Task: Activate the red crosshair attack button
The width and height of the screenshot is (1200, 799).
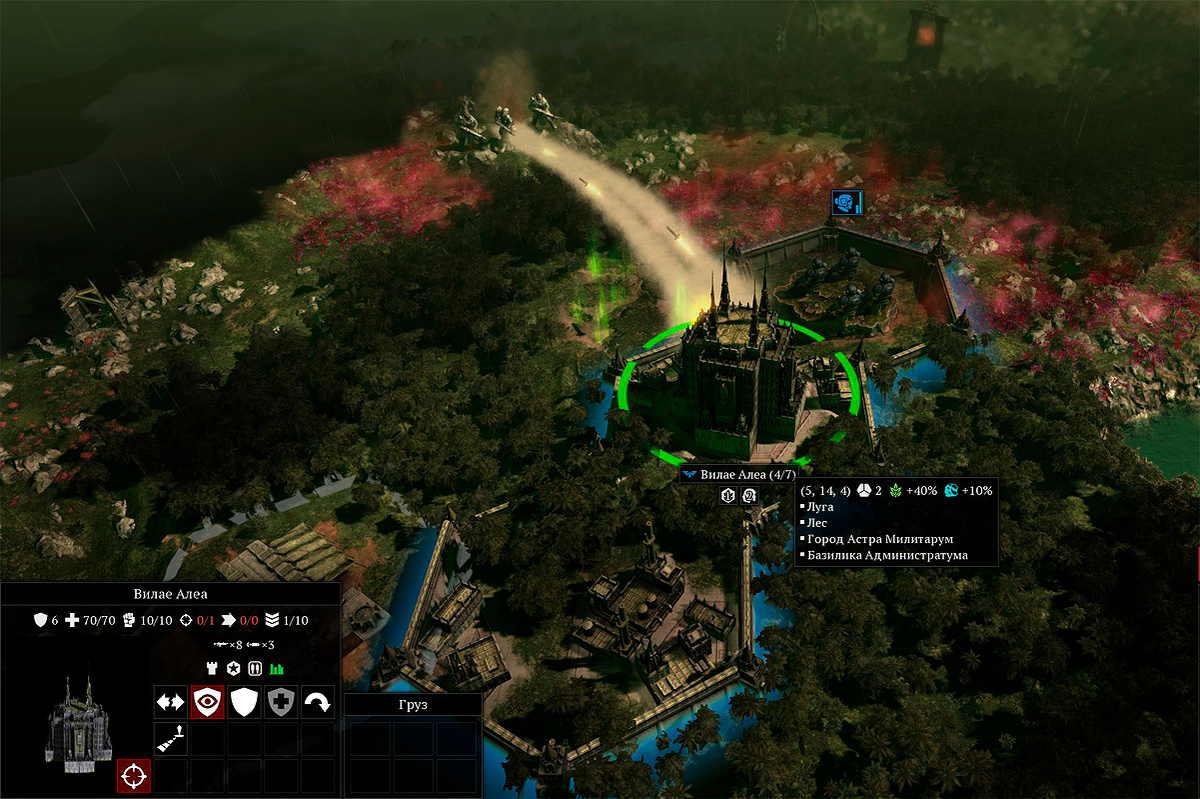Action: [x=134, y=775]
